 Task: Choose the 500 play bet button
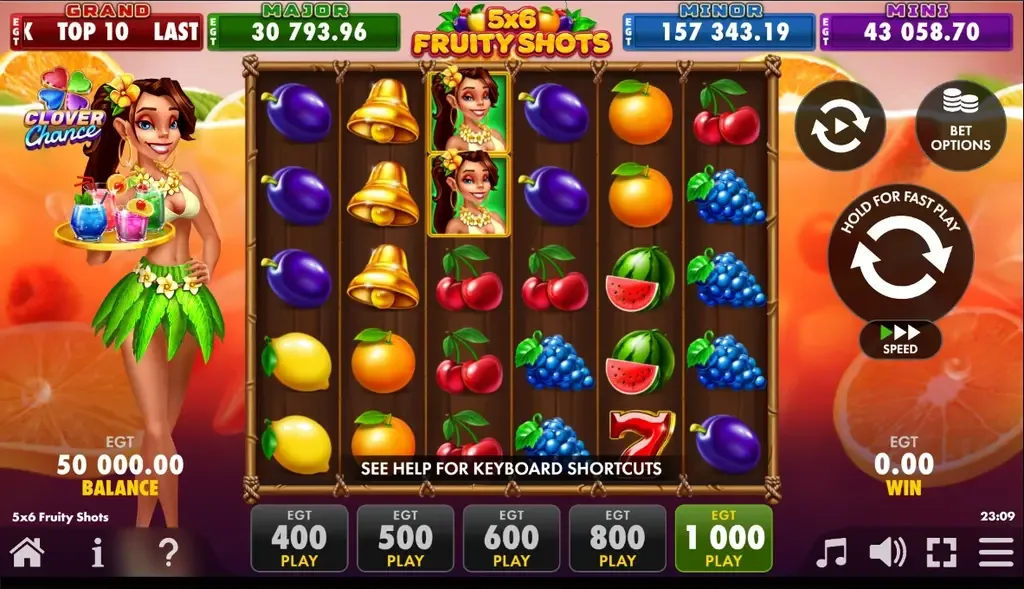[x=405, y=538]
